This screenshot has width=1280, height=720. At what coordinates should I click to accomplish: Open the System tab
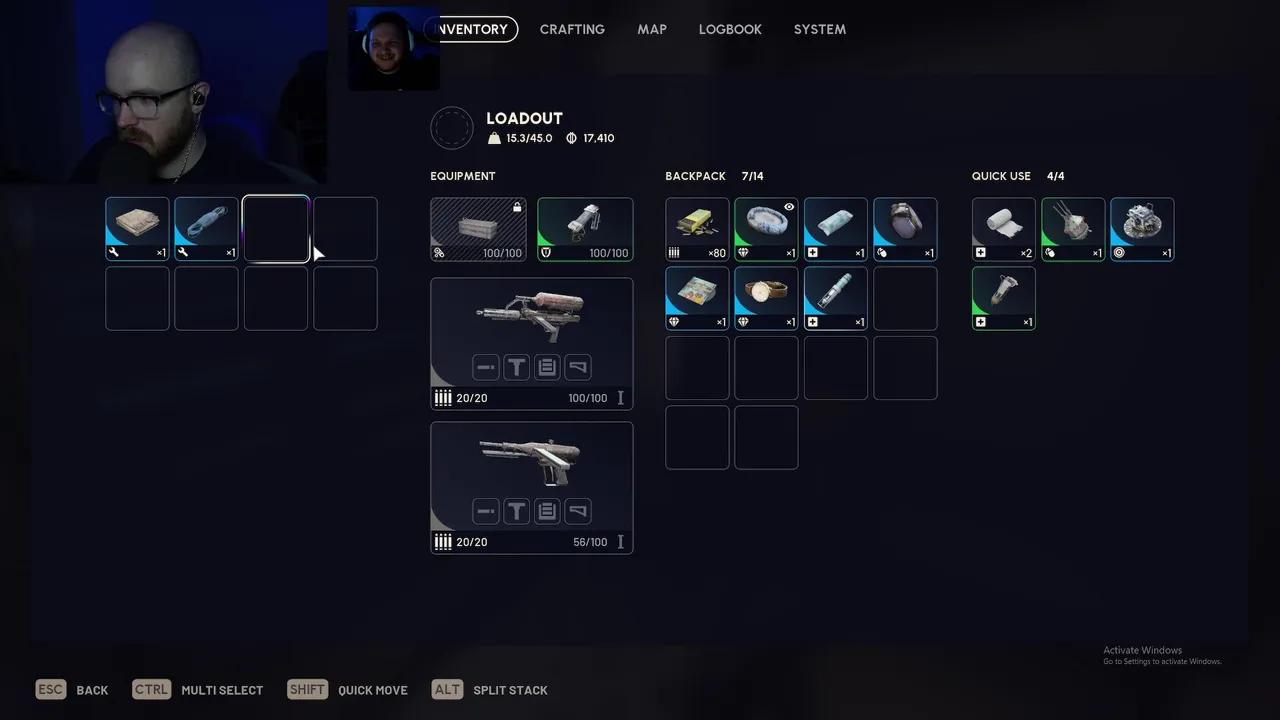tap(820, 29)
